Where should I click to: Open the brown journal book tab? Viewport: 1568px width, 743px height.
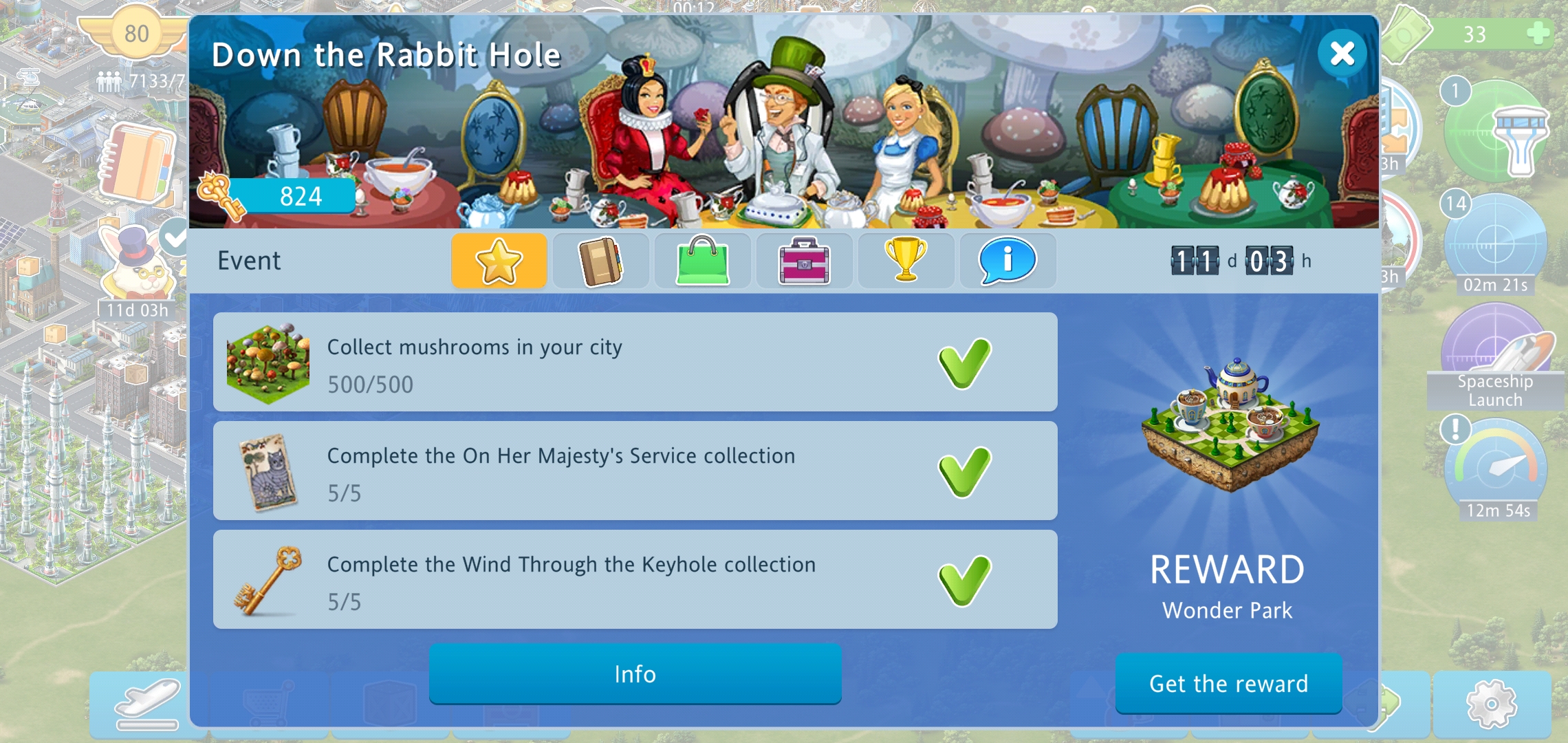point(600,261)
